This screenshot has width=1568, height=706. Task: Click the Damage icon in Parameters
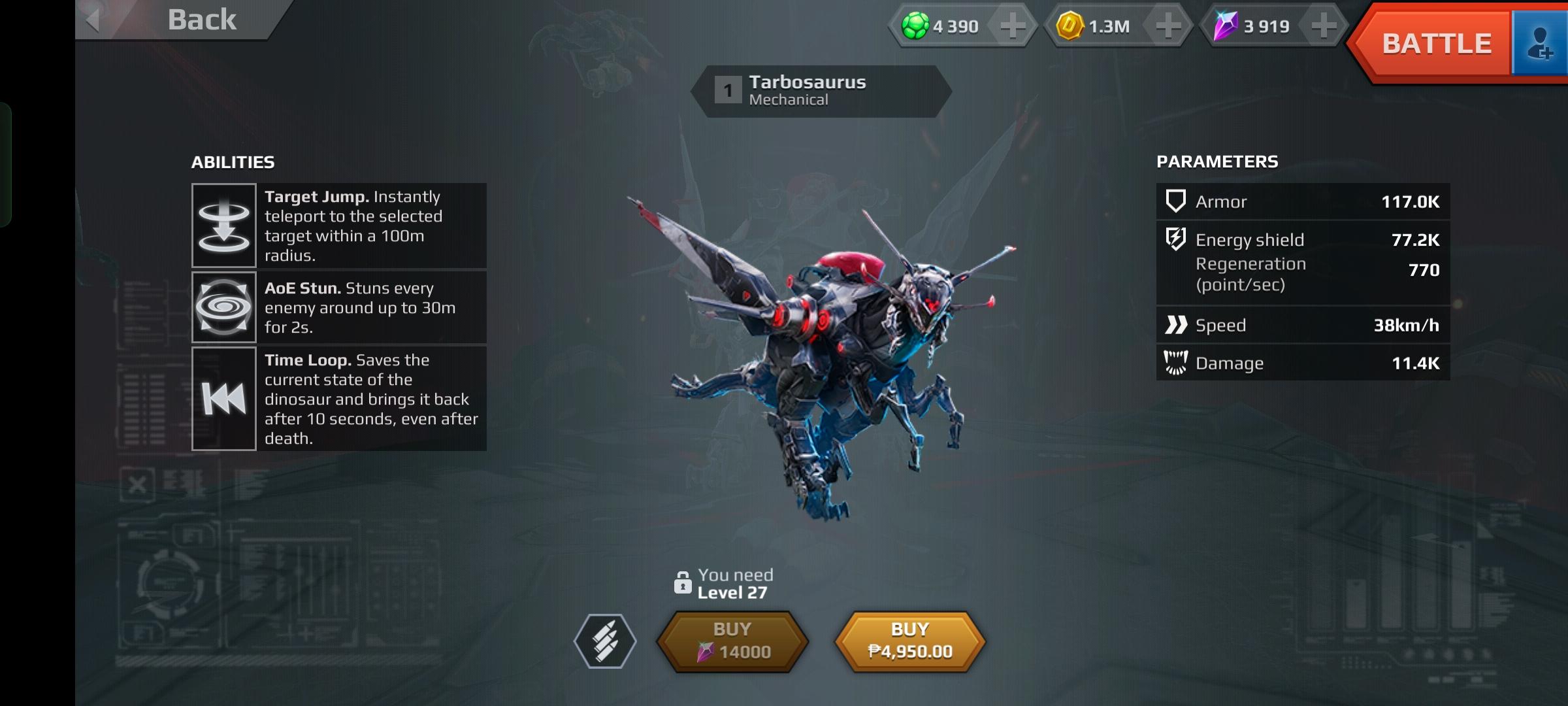click(x=1176, y=363)
